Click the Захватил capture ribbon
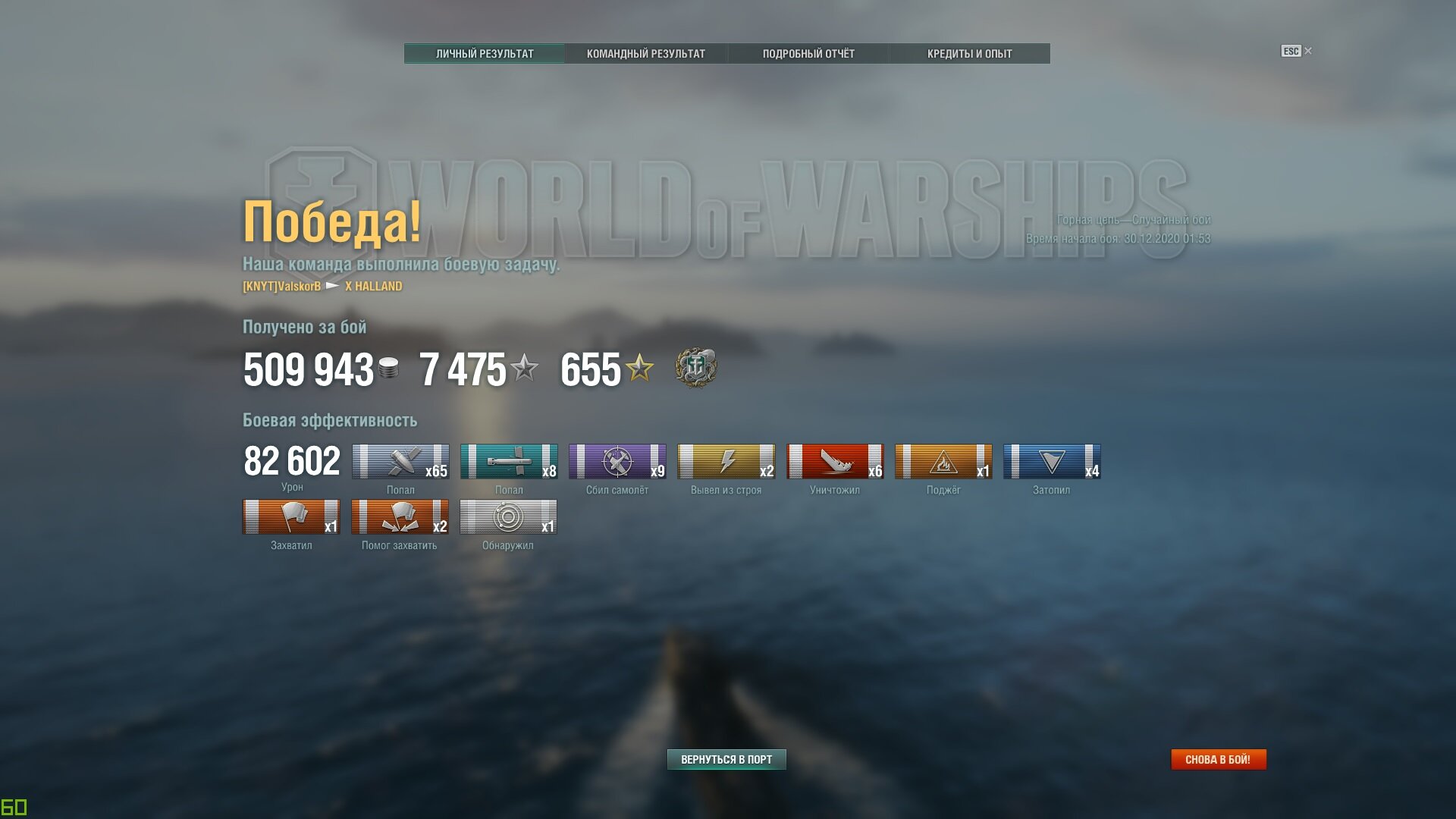 click(291, 517)
